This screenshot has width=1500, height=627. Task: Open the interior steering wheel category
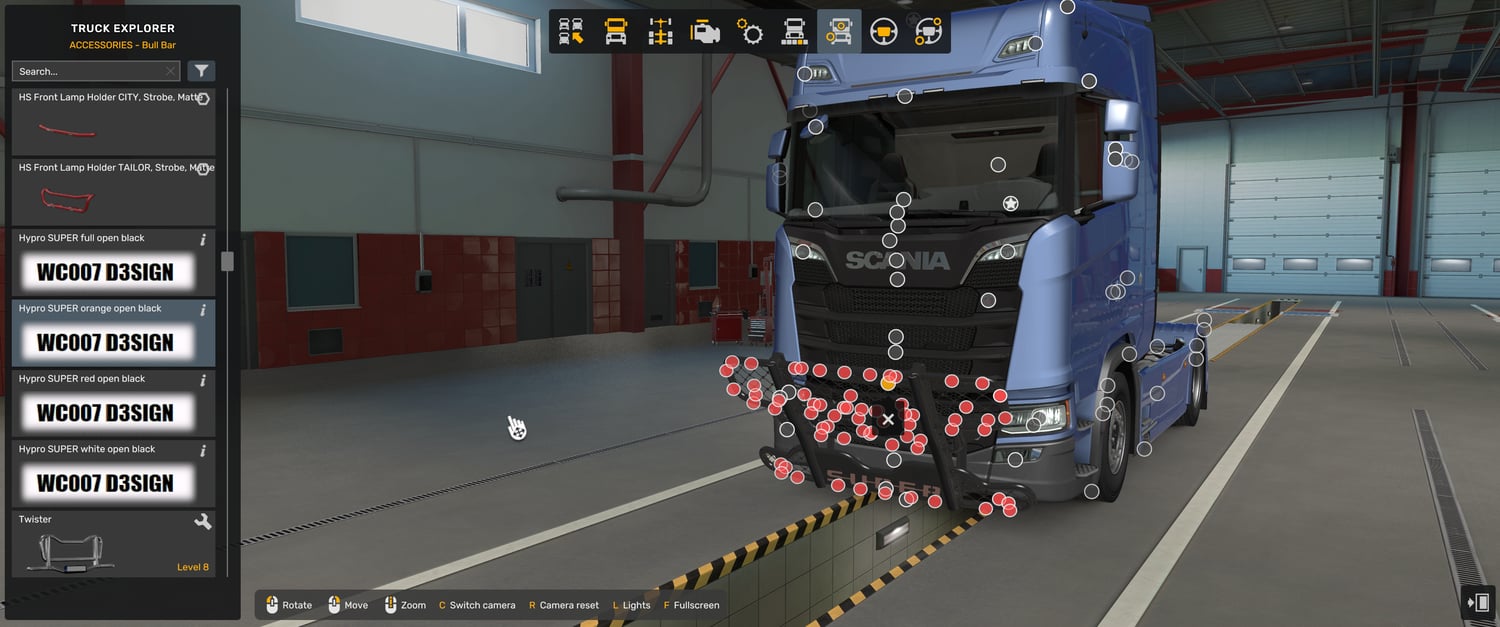[x=884, y=32]
